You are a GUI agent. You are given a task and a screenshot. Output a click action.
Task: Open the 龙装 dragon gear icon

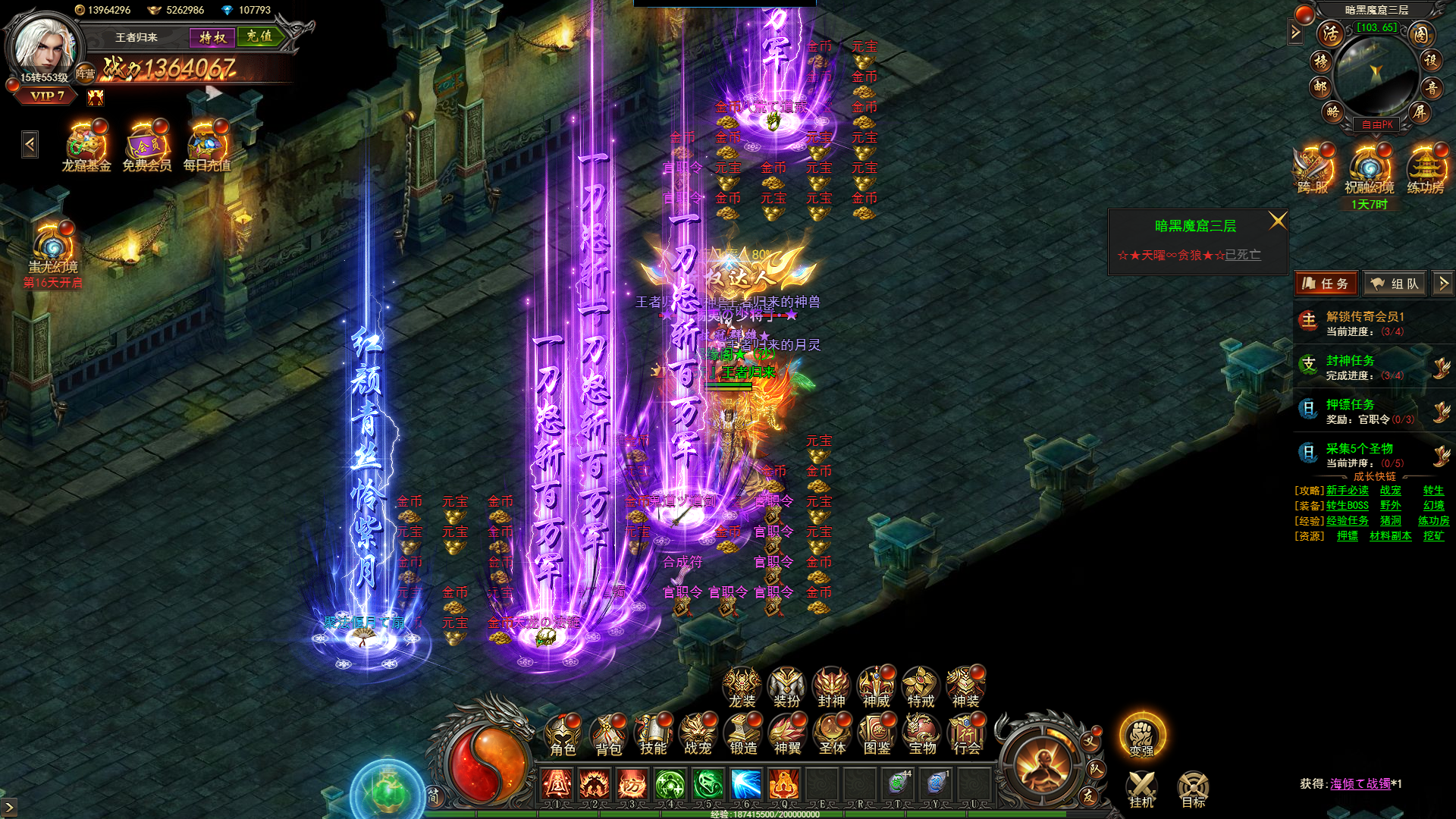(742, 688)
